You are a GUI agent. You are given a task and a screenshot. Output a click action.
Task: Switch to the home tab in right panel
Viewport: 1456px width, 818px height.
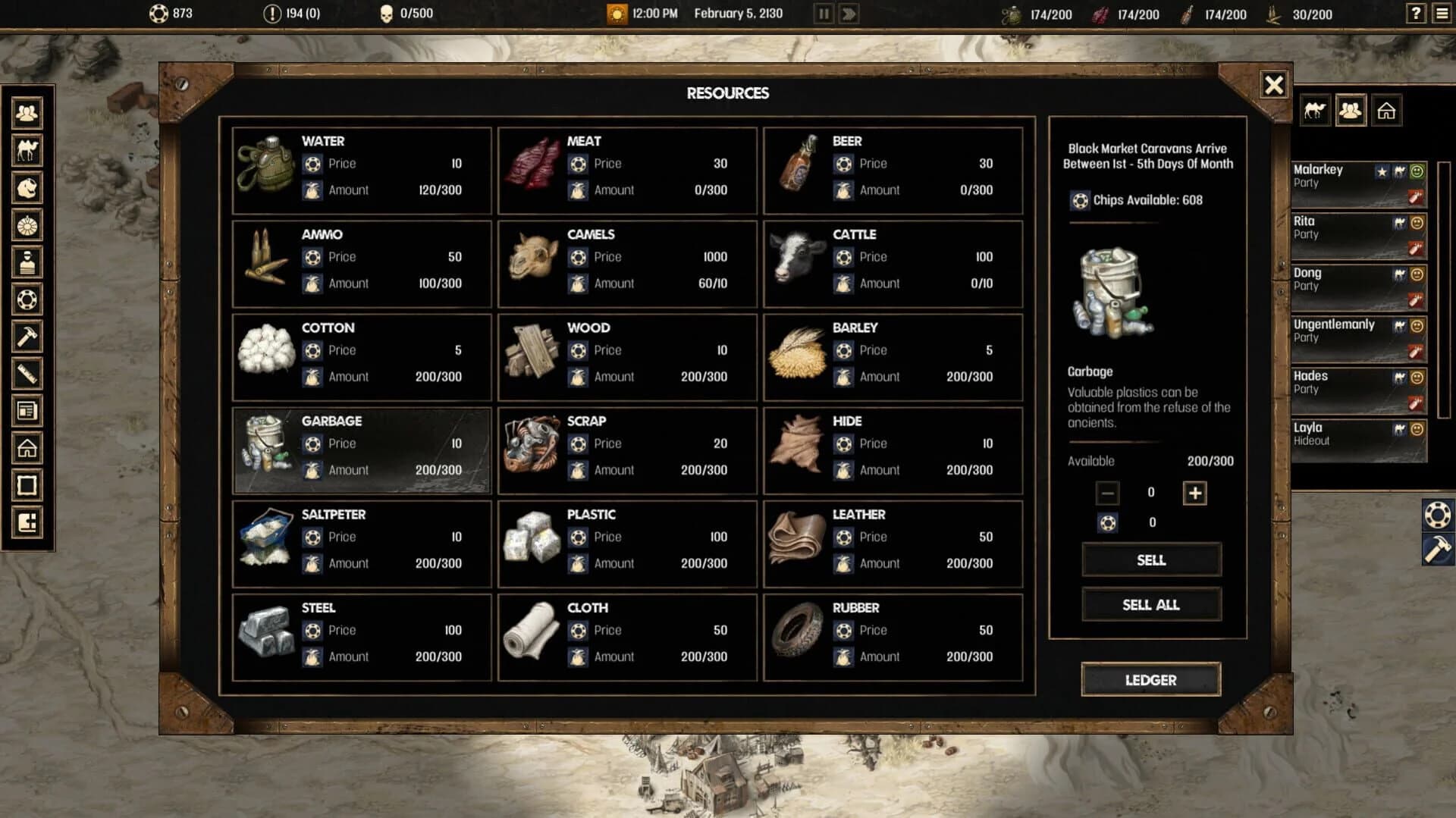click(1388, 111)
